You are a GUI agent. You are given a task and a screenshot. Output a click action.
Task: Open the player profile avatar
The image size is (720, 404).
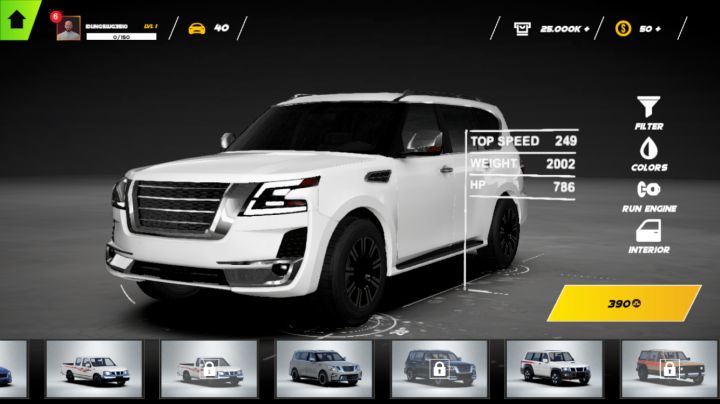(69, 28)
